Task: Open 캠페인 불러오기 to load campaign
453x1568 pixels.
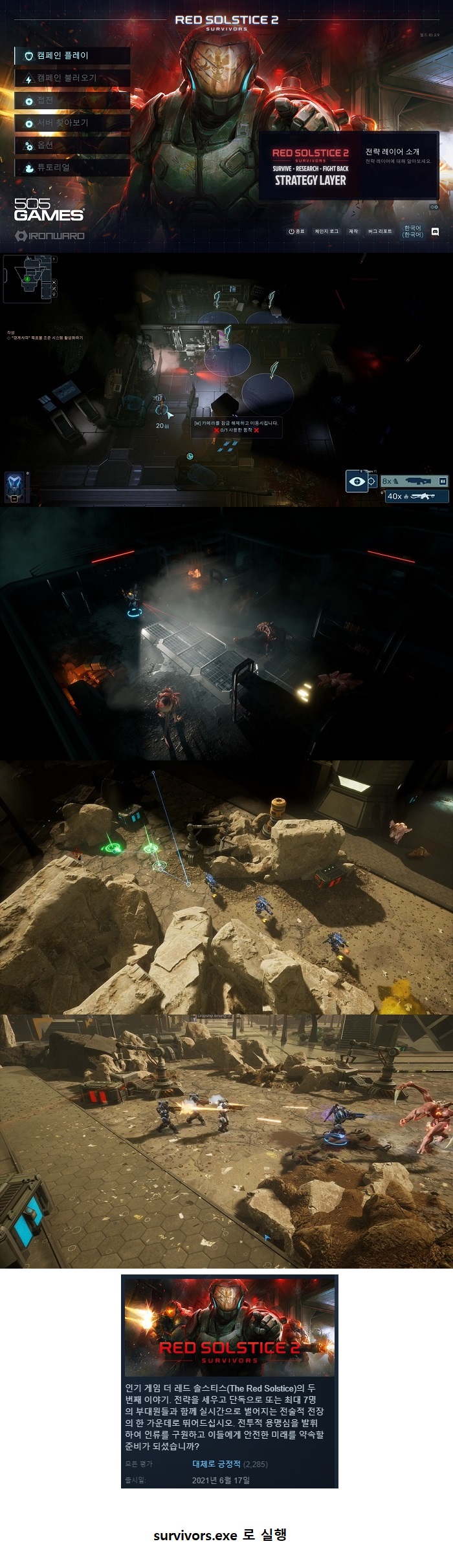Action: coord(71,78)
